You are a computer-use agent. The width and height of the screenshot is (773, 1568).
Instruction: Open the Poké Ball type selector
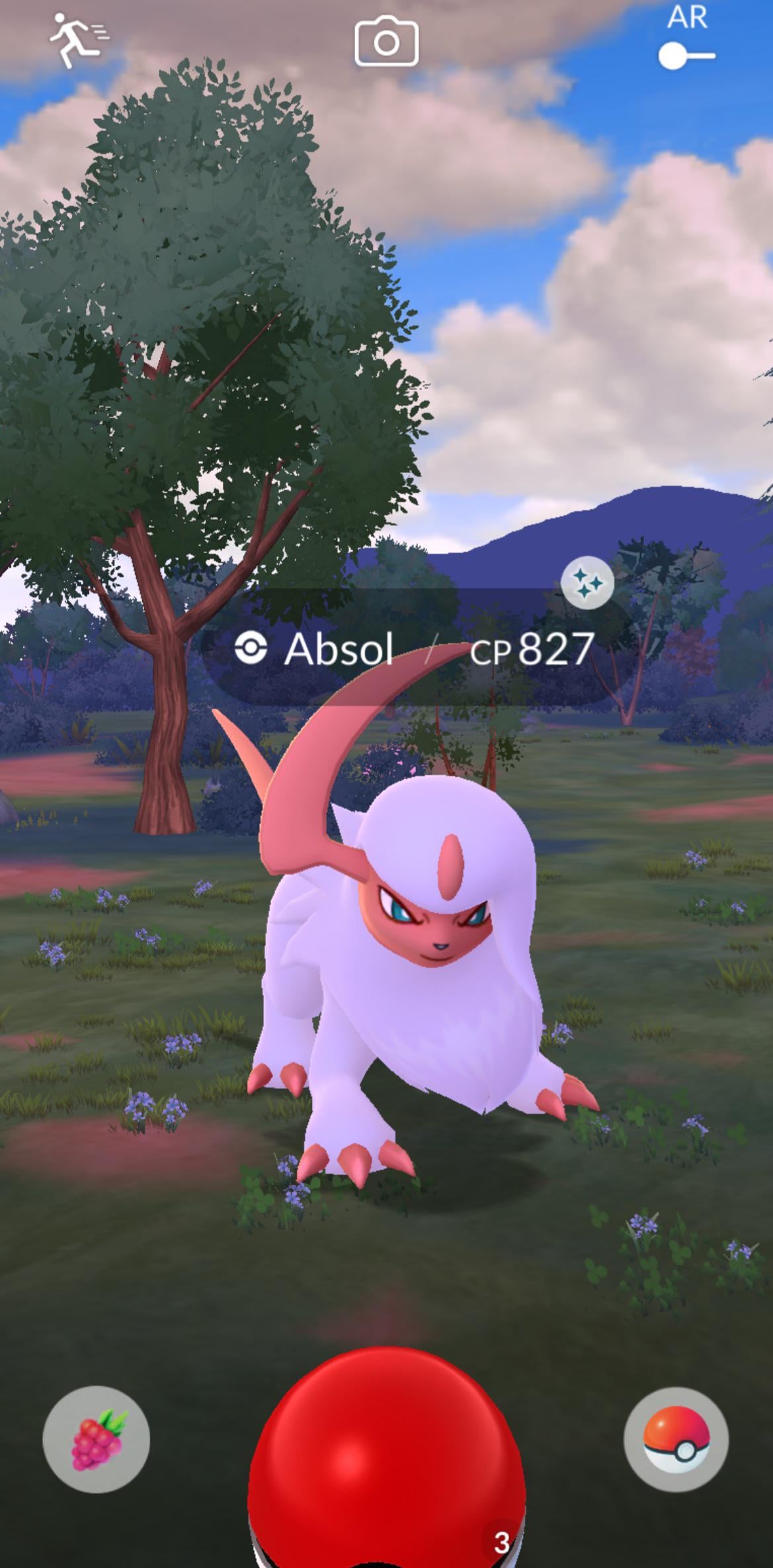[x=676, y=1438]
